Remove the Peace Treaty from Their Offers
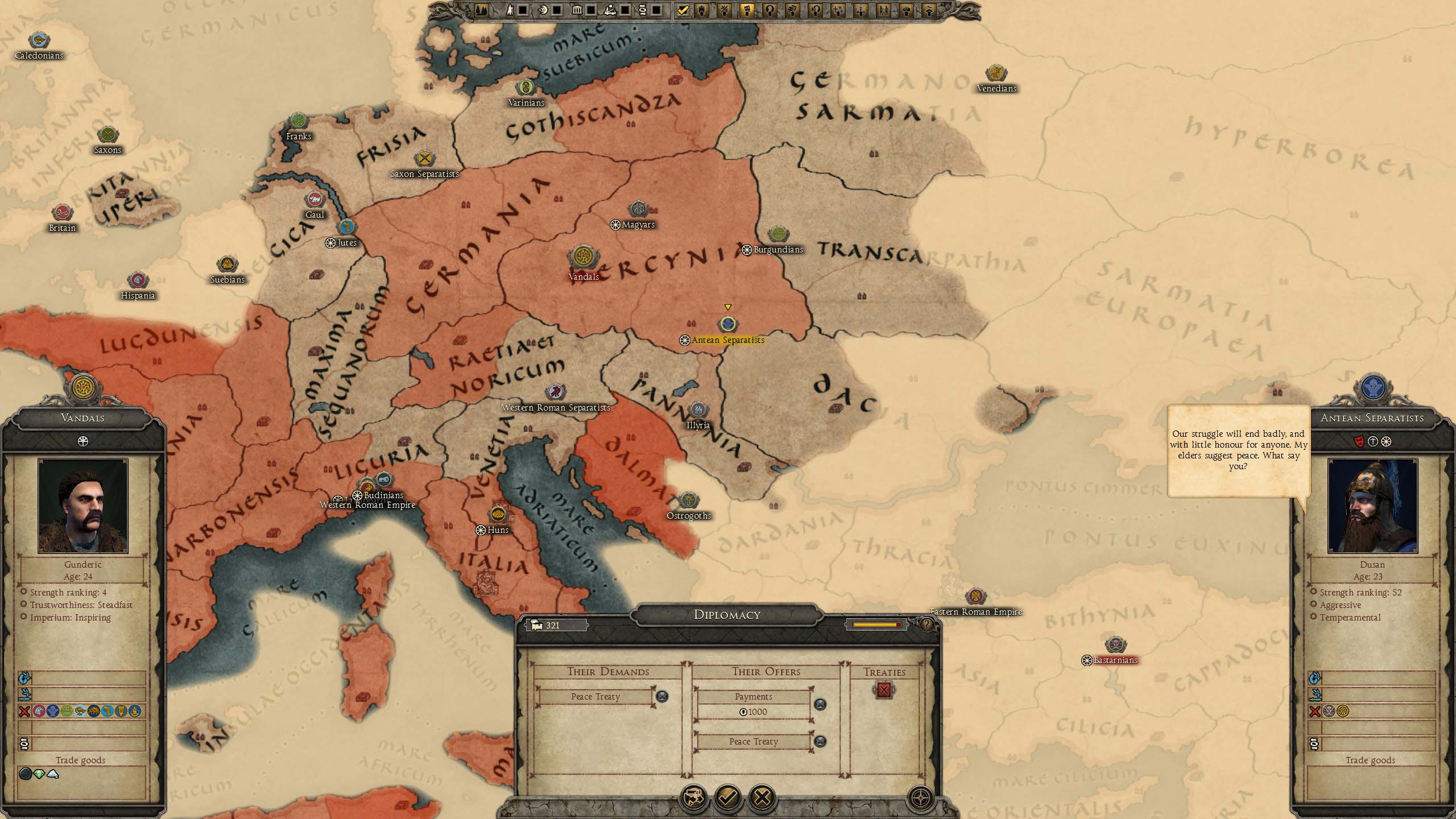Screen dimensions: 1456x819 (820, 741)
